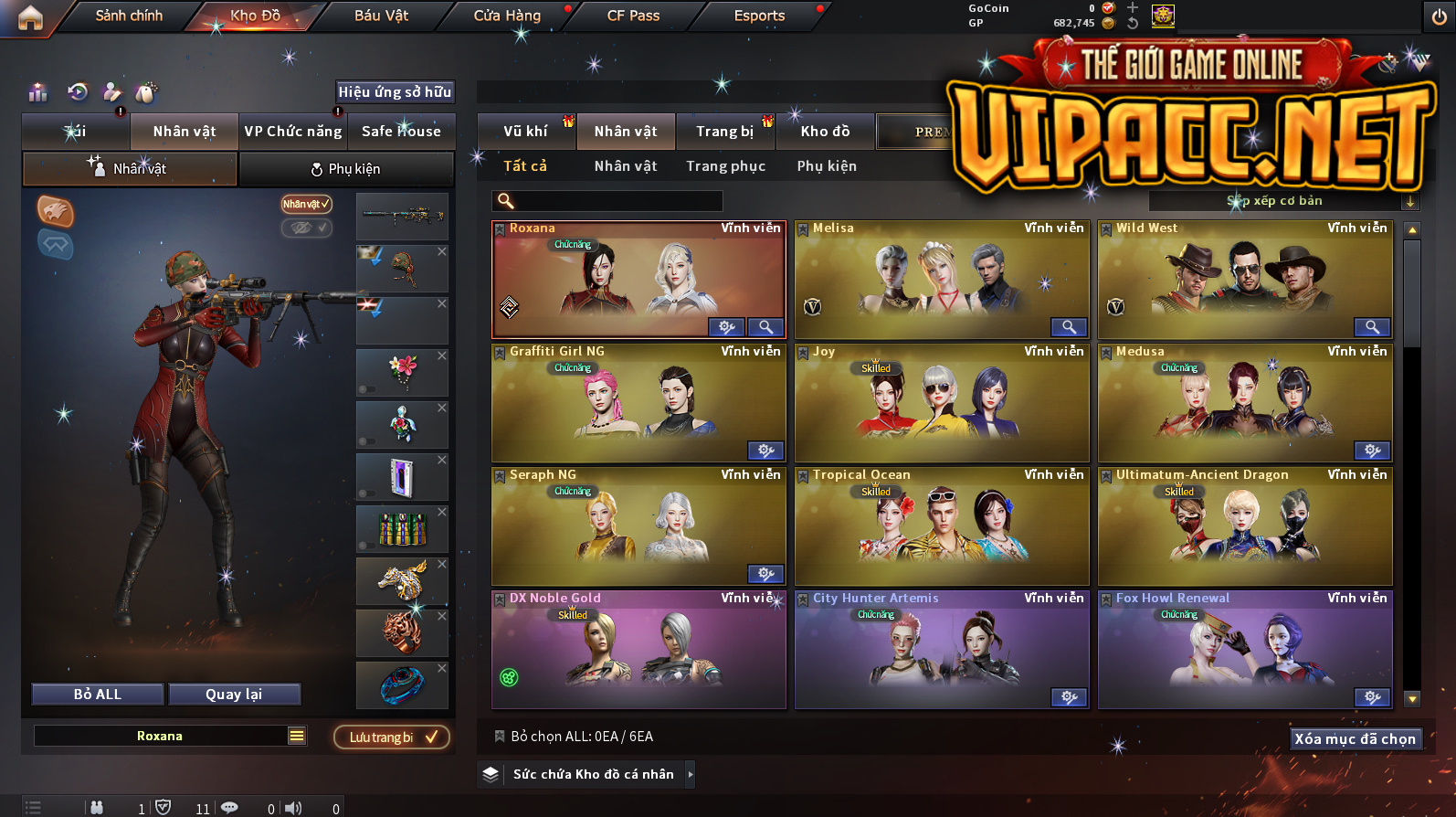This screenshot has height=817, width=1456.
Task: Click the home icon button
Action: (30, 17)
